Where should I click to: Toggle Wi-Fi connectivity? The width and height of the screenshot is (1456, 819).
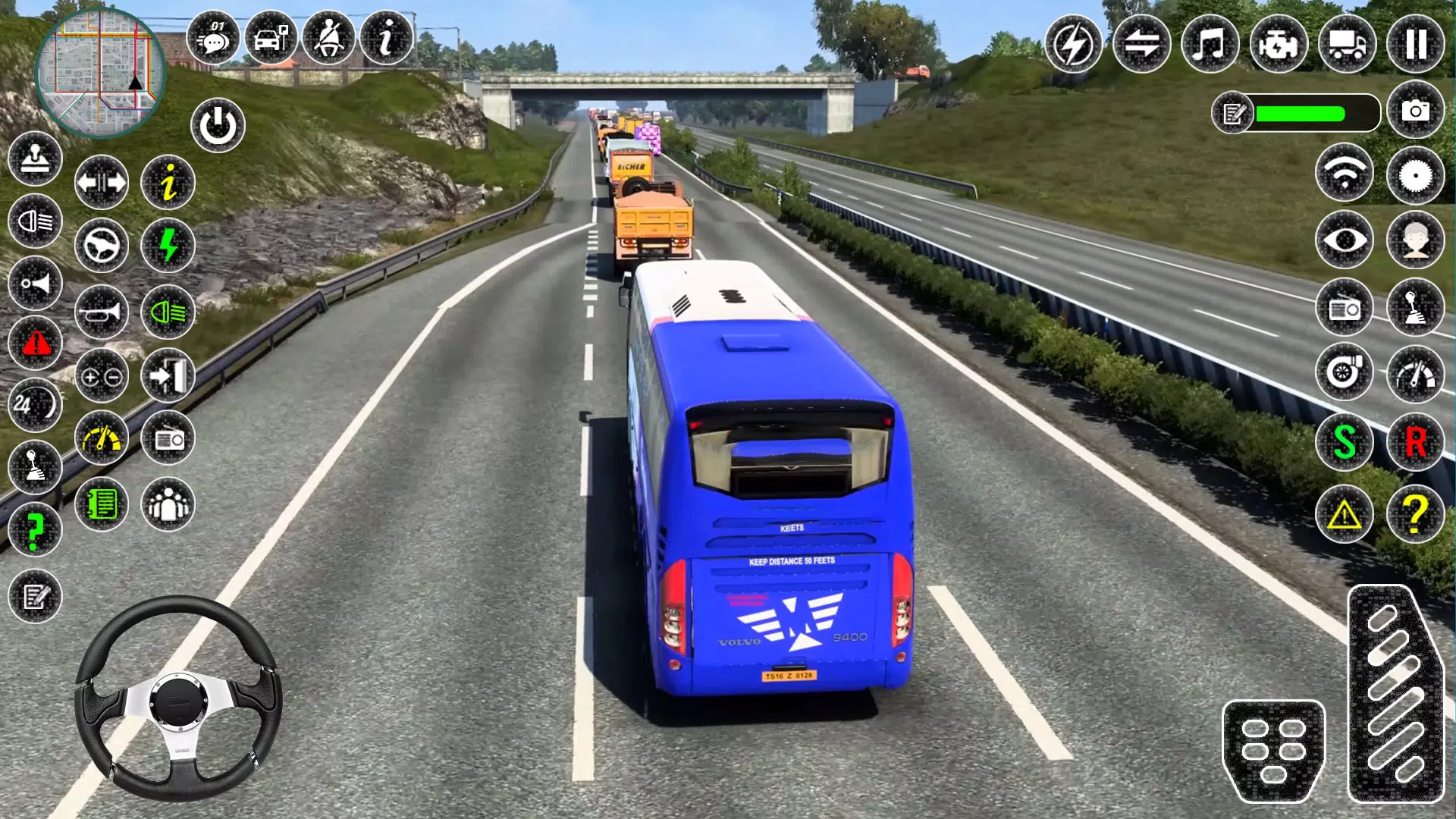click(1344, 174)
